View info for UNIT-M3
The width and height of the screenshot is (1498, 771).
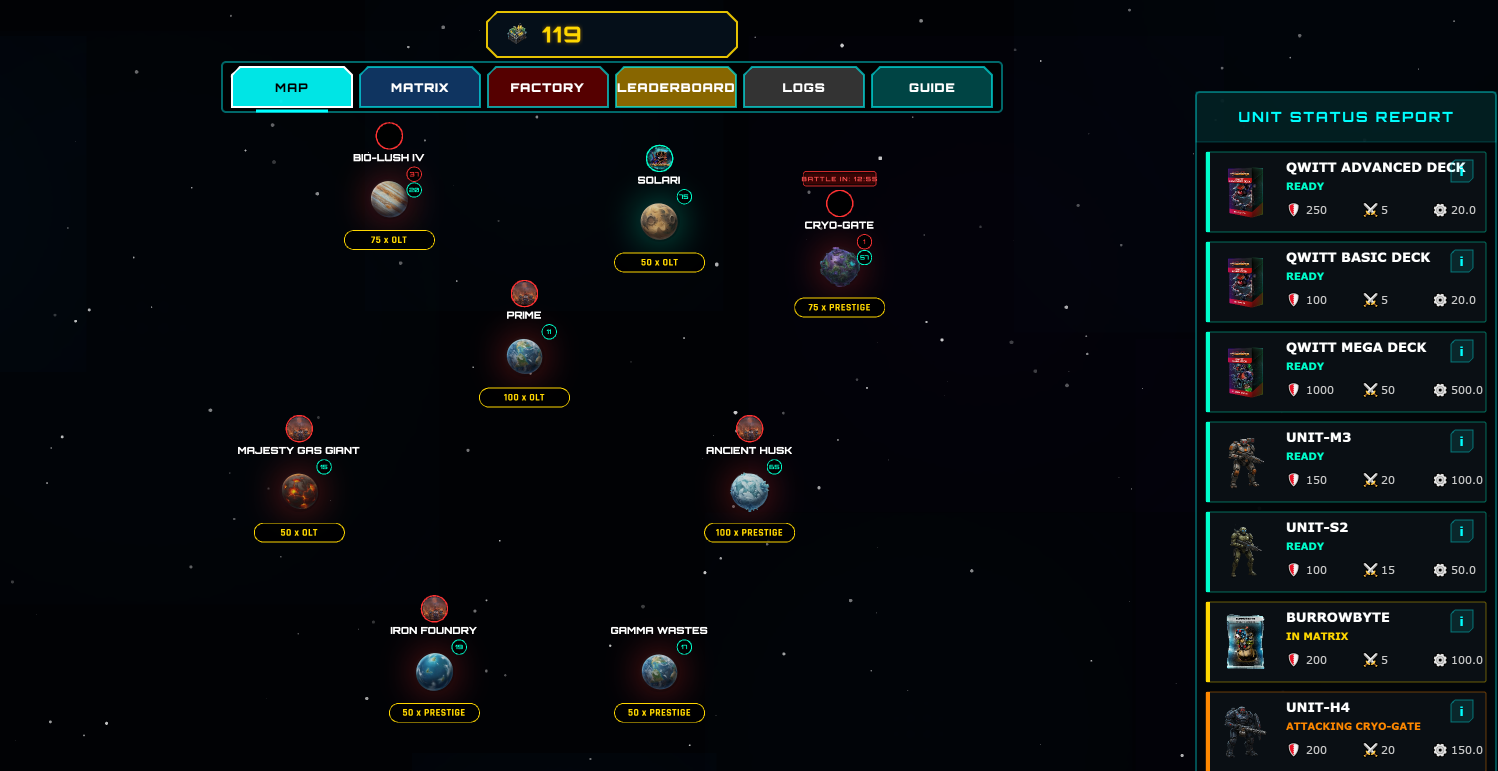tap(1461, 442)
